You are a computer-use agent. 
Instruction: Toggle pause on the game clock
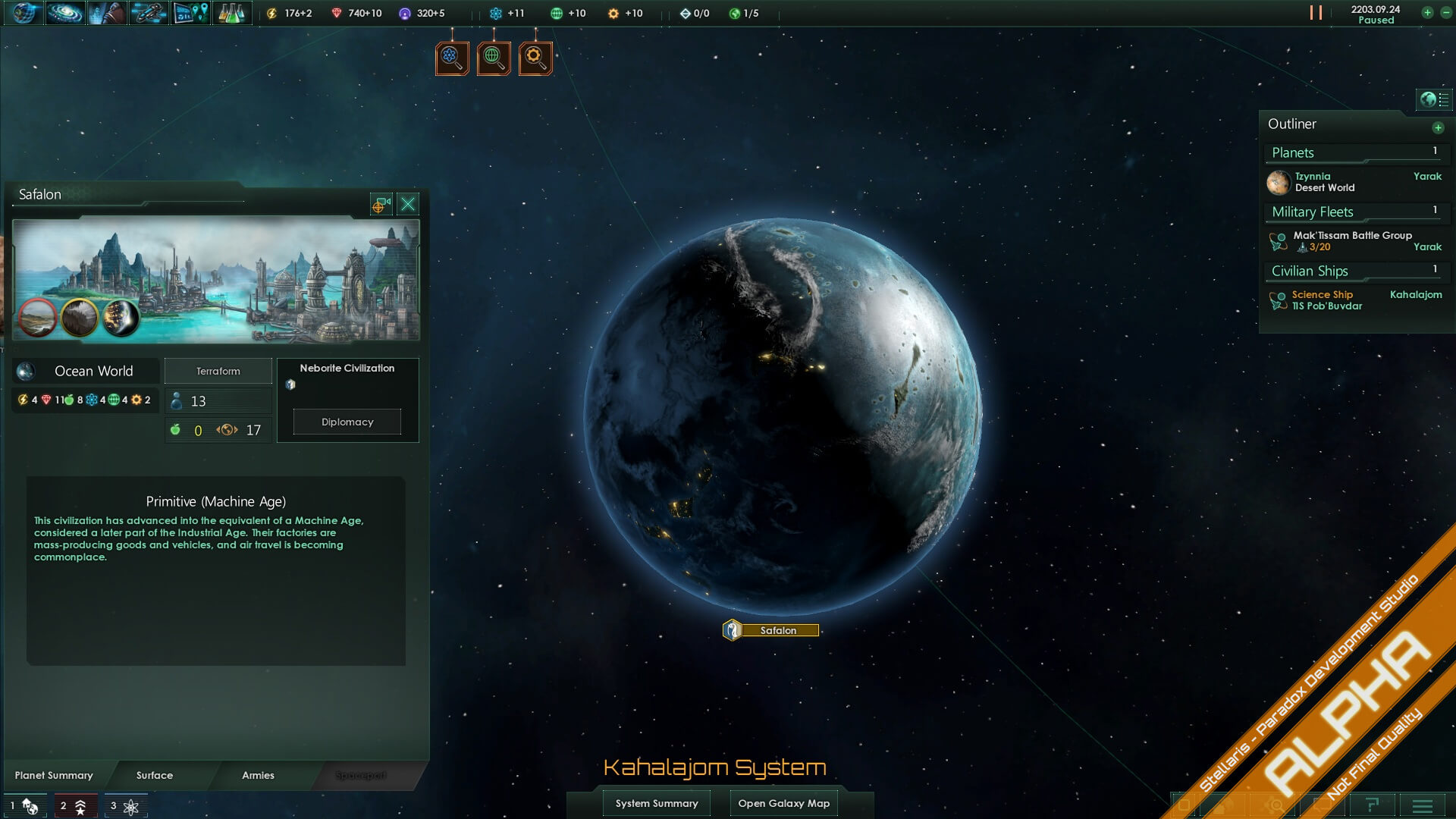[1317, 12]
